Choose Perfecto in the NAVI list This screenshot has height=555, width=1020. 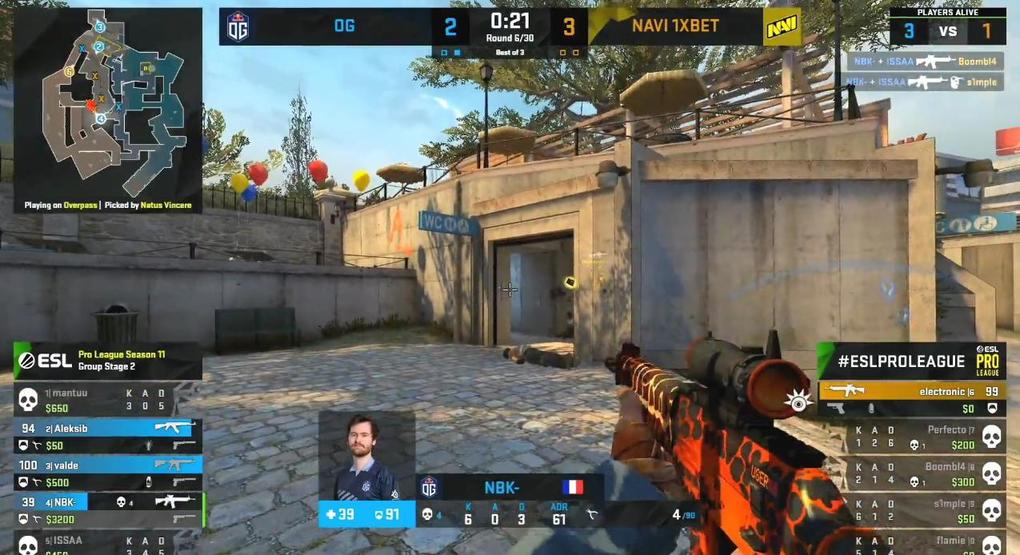pyautogui.click(x=910, y=436)
